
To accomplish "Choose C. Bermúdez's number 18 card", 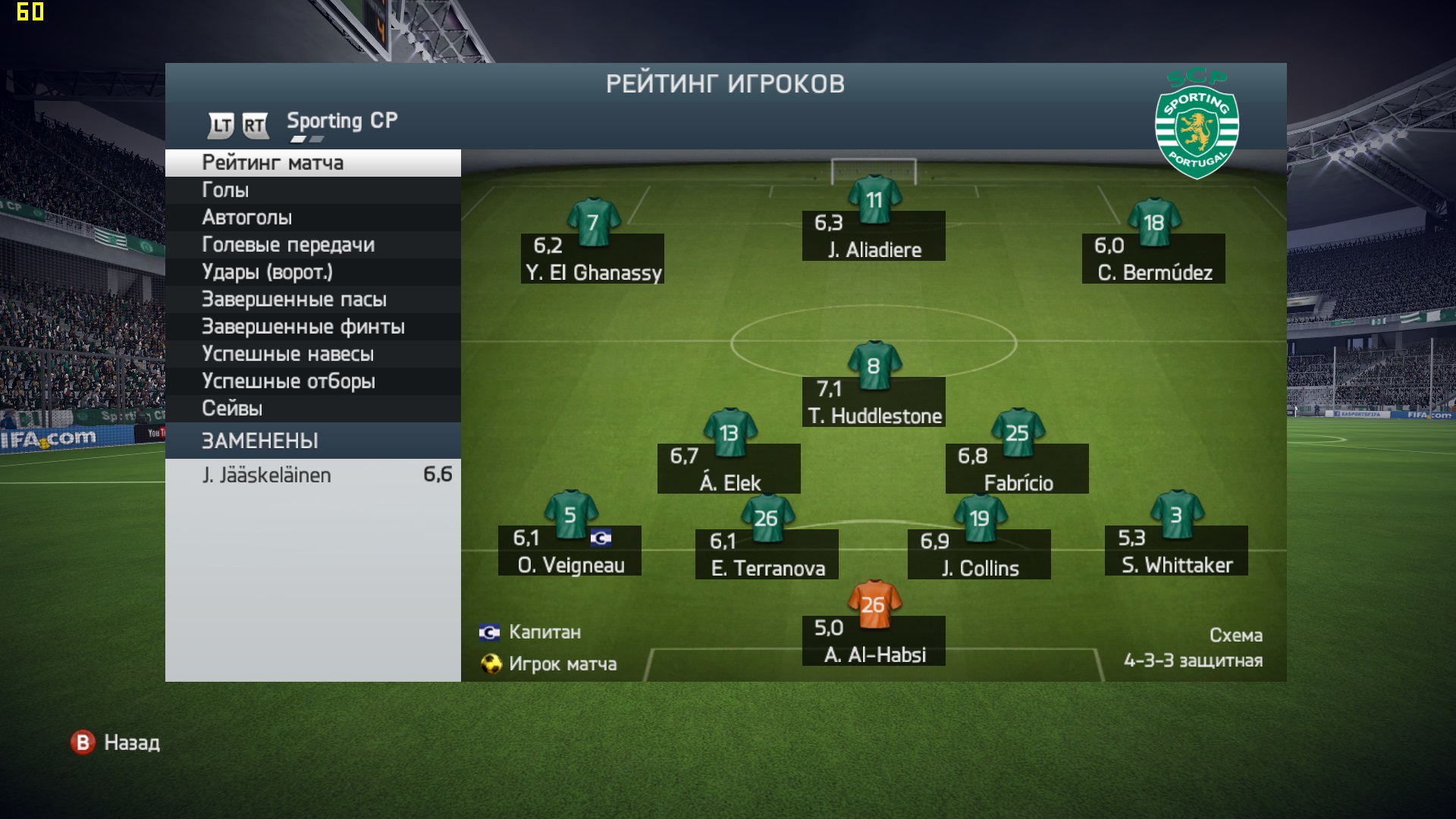I will pyautogui.click(x=1153, y=259).
